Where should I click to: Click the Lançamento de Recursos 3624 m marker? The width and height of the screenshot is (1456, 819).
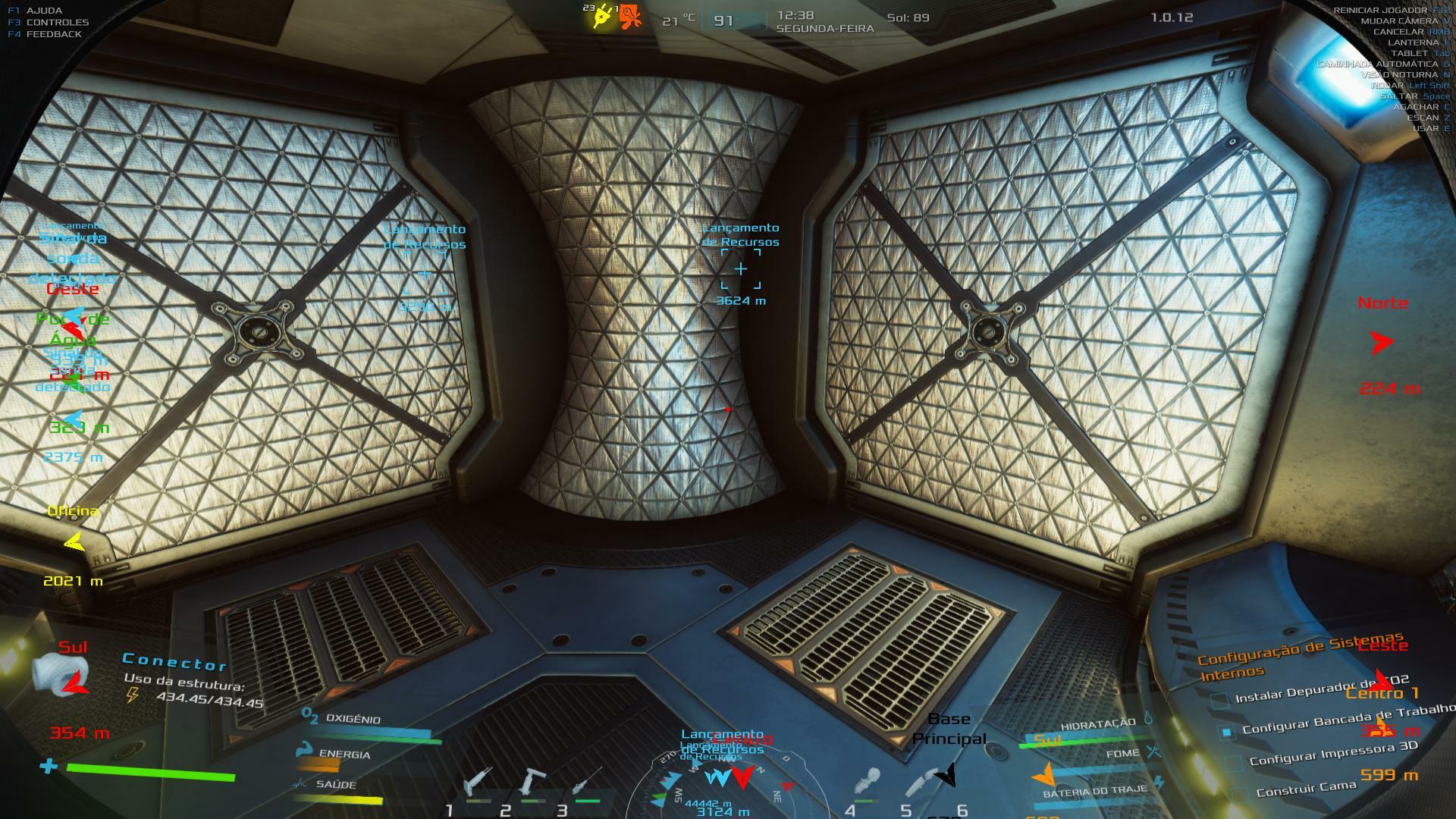pyautogui.click(x=741, y=269)
